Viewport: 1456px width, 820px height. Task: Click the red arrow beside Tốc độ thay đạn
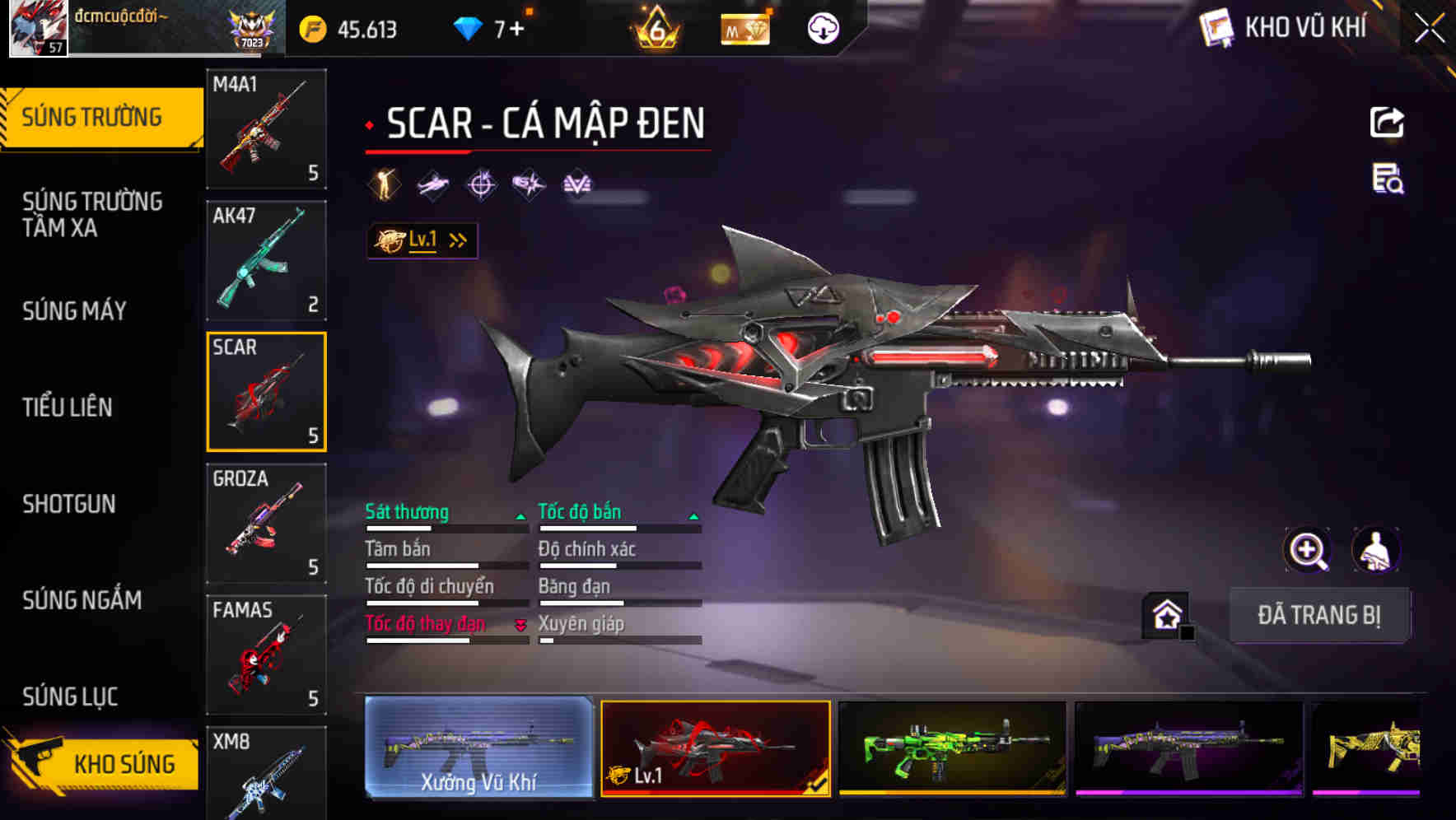coord(521,626)
